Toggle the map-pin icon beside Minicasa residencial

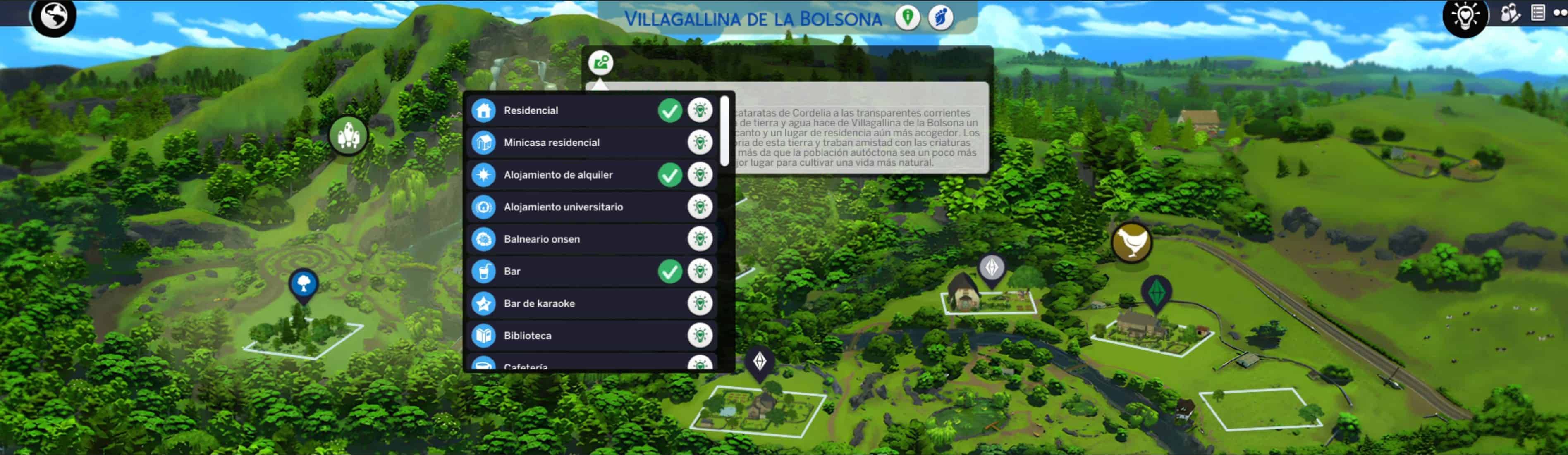click(700, 142)
